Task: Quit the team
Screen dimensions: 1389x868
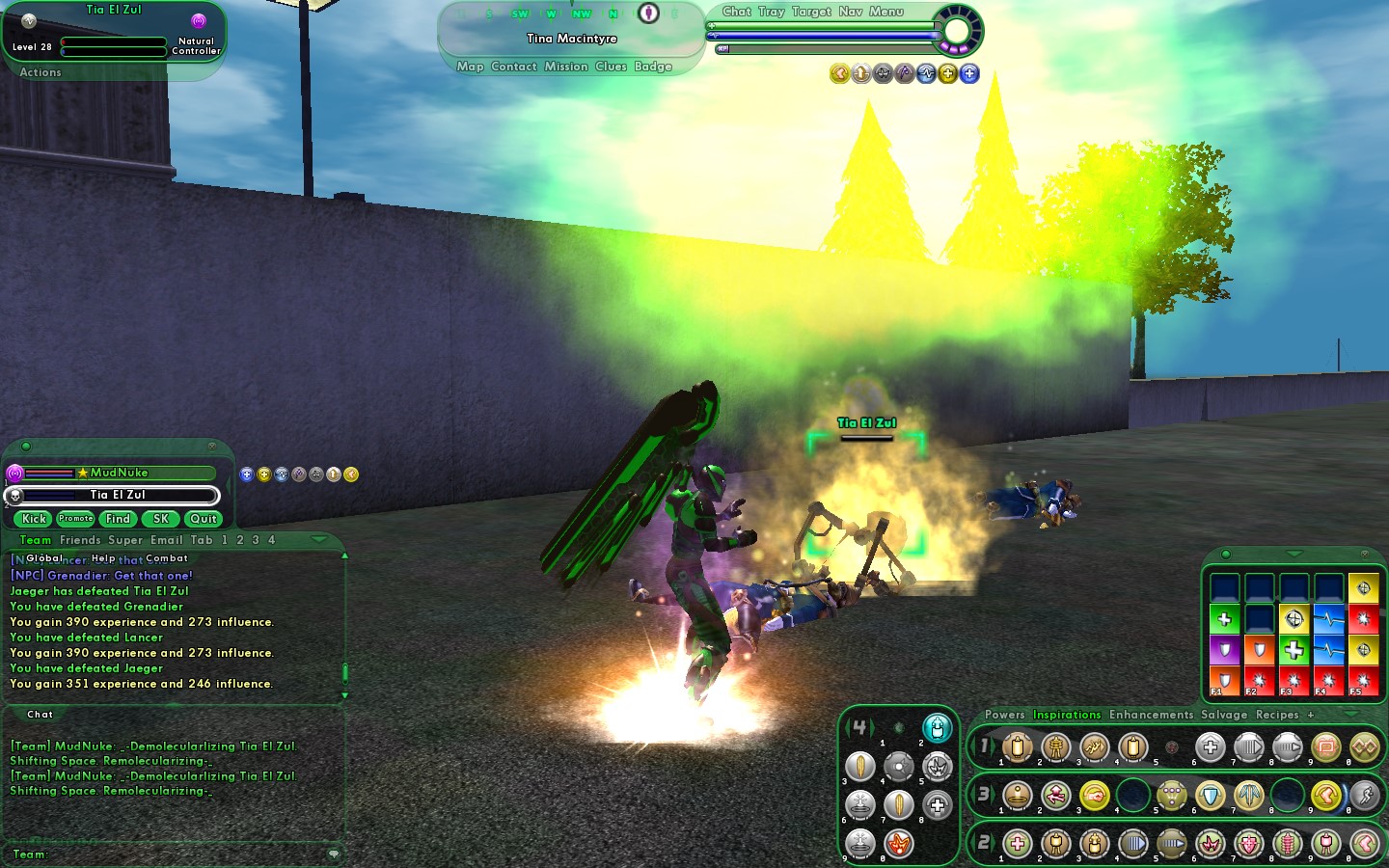Action: [204, 519]
